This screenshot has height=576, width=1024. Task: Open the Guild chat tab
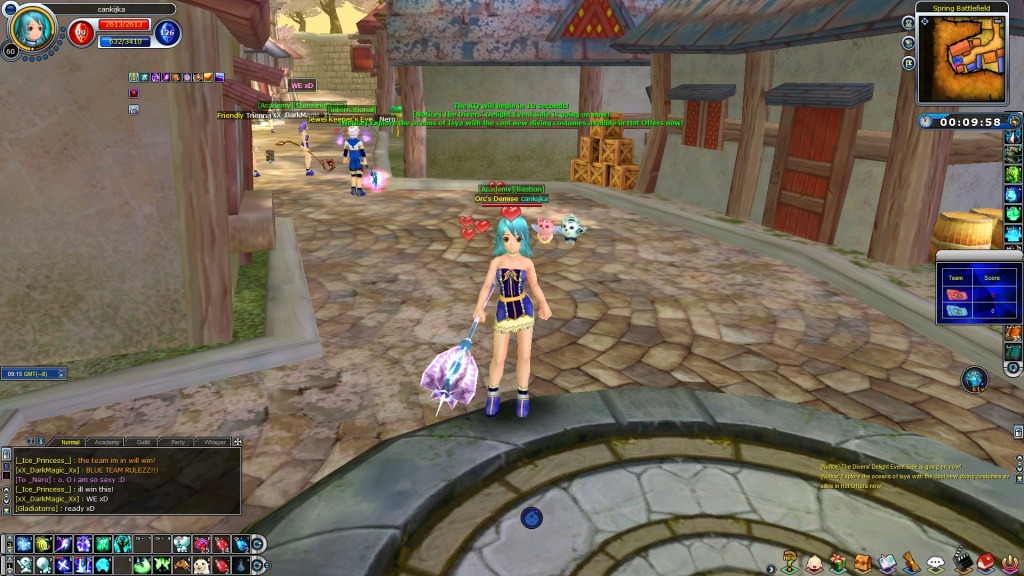pyautogui.click(x=144, y=441)
